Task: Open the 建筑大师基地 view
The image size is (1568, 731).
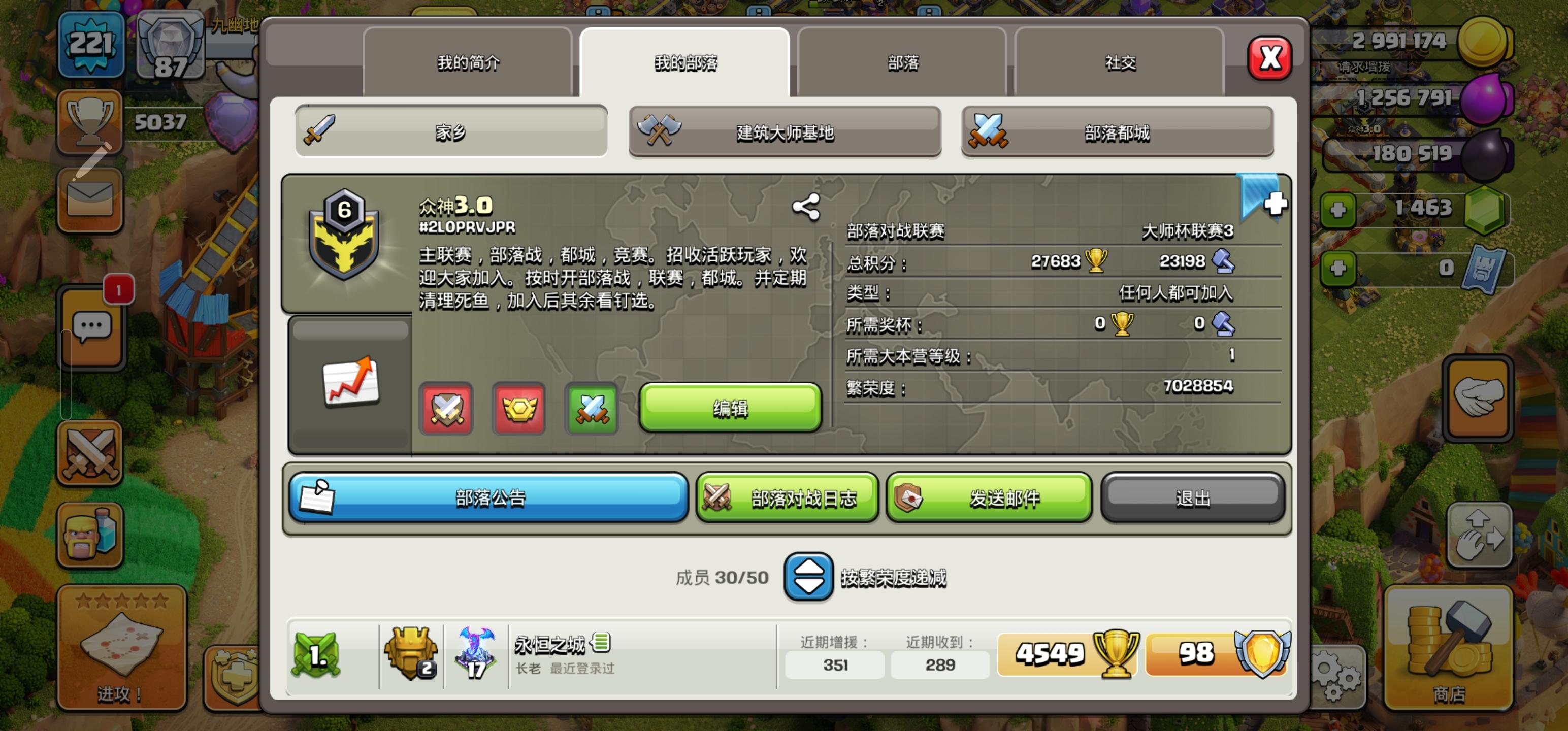Action: click(x=784, y=132)
